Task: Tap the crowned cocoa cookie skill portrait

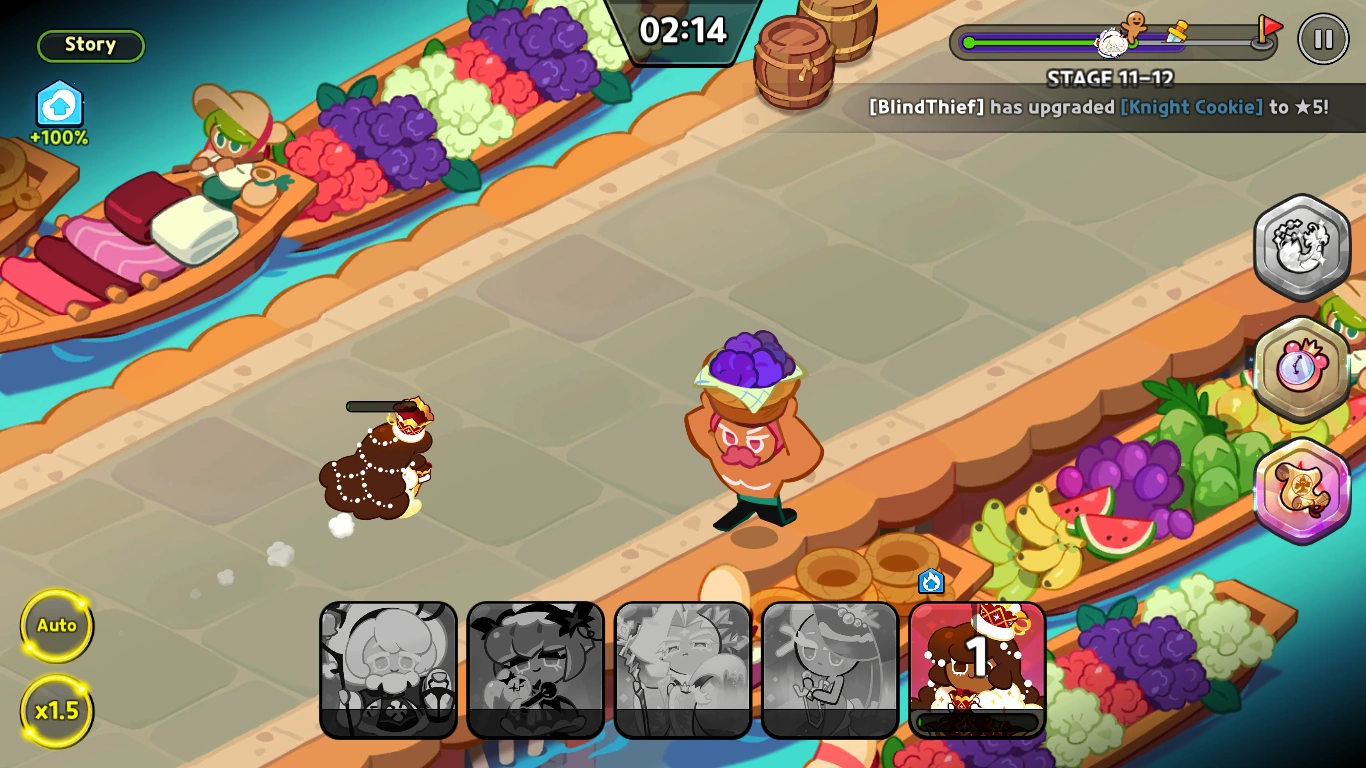Action: coord(977,668)
